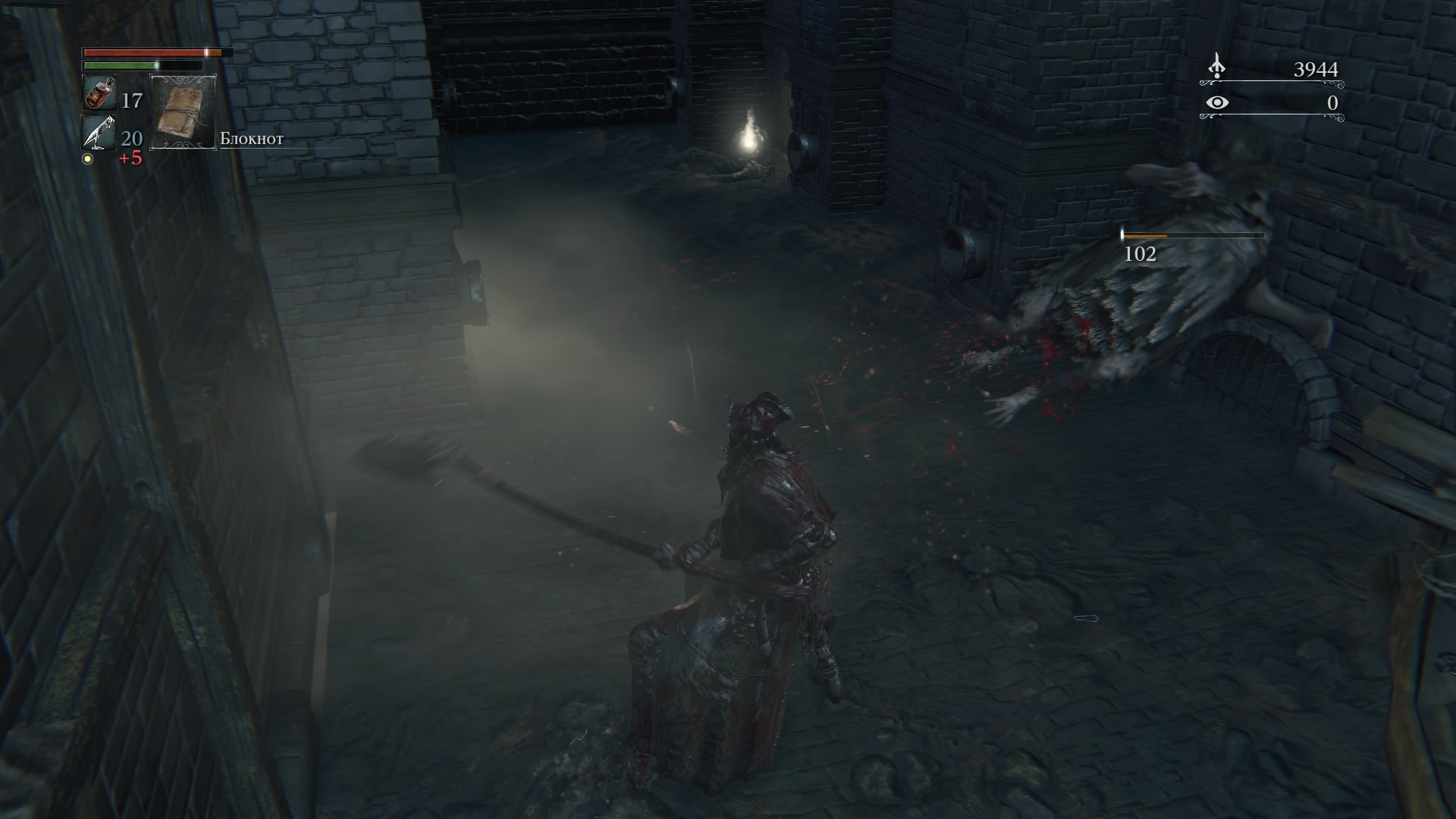1456x819 pixels.
Task: Click the blood echoes icon
Action: (1216, 67)
